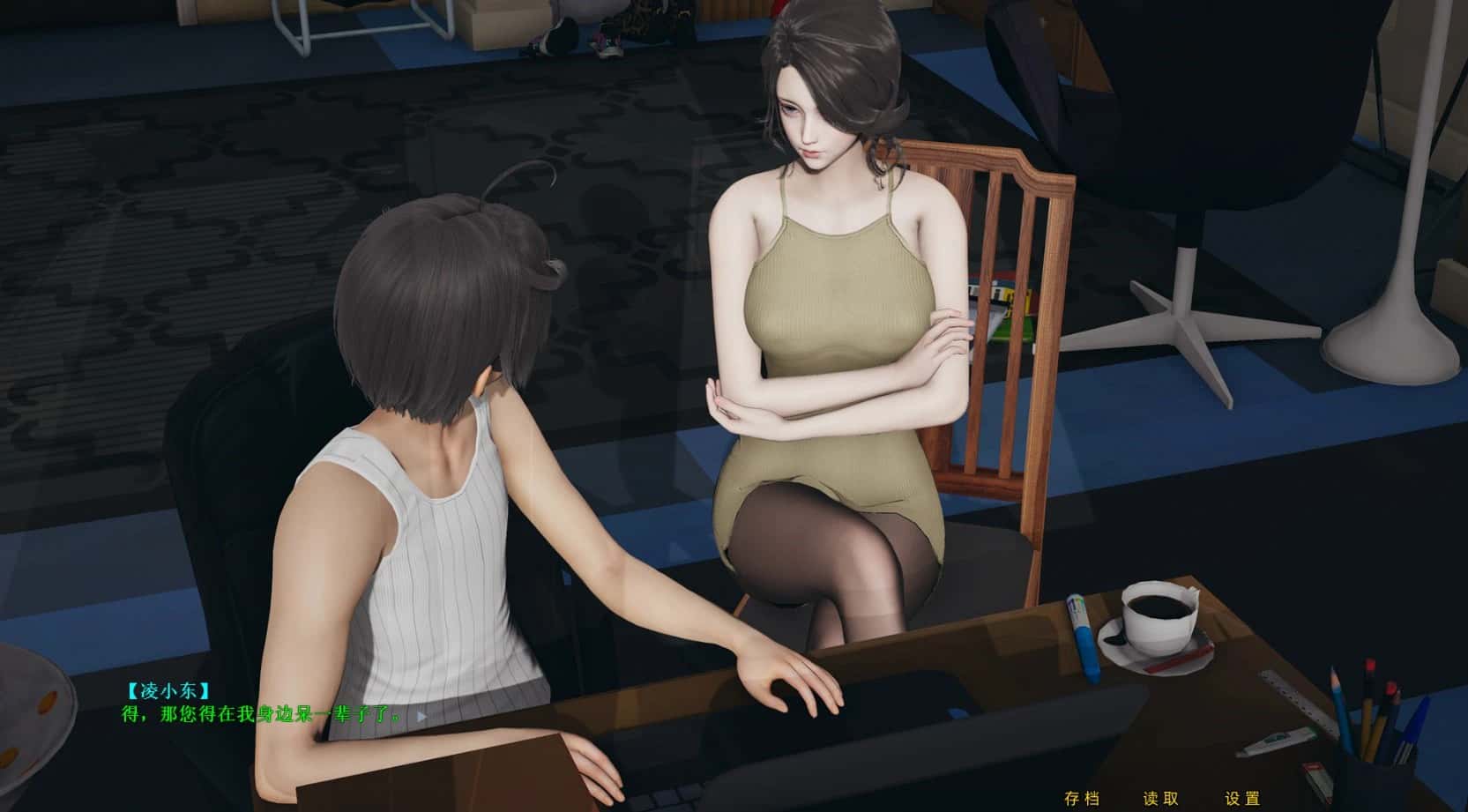Screen dimensions: 1468x812
Task: Advance the story by clicking the scene
Action: (x=732, y=353)
